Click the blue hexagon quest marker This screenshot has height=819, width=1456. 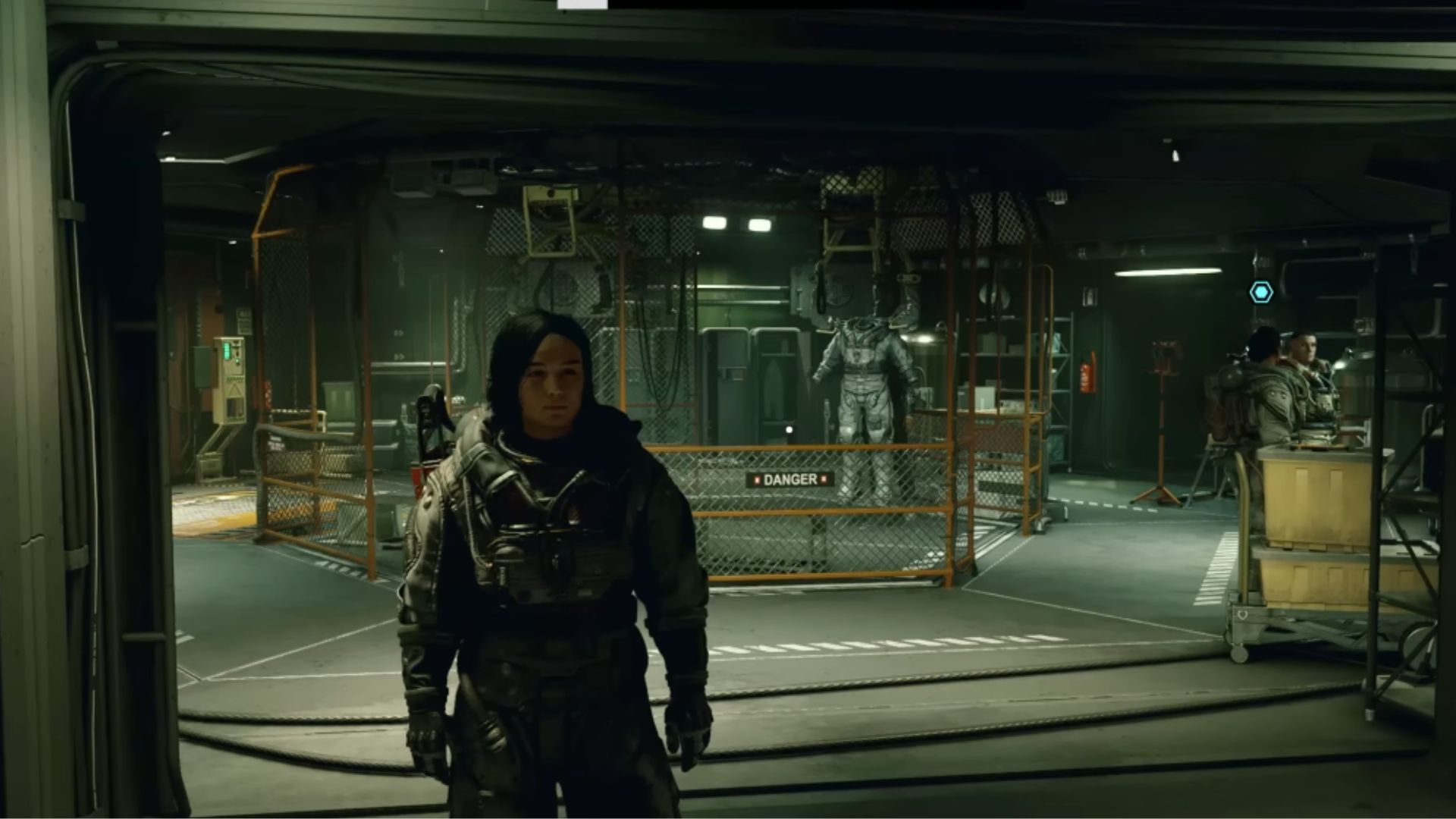1261,292
